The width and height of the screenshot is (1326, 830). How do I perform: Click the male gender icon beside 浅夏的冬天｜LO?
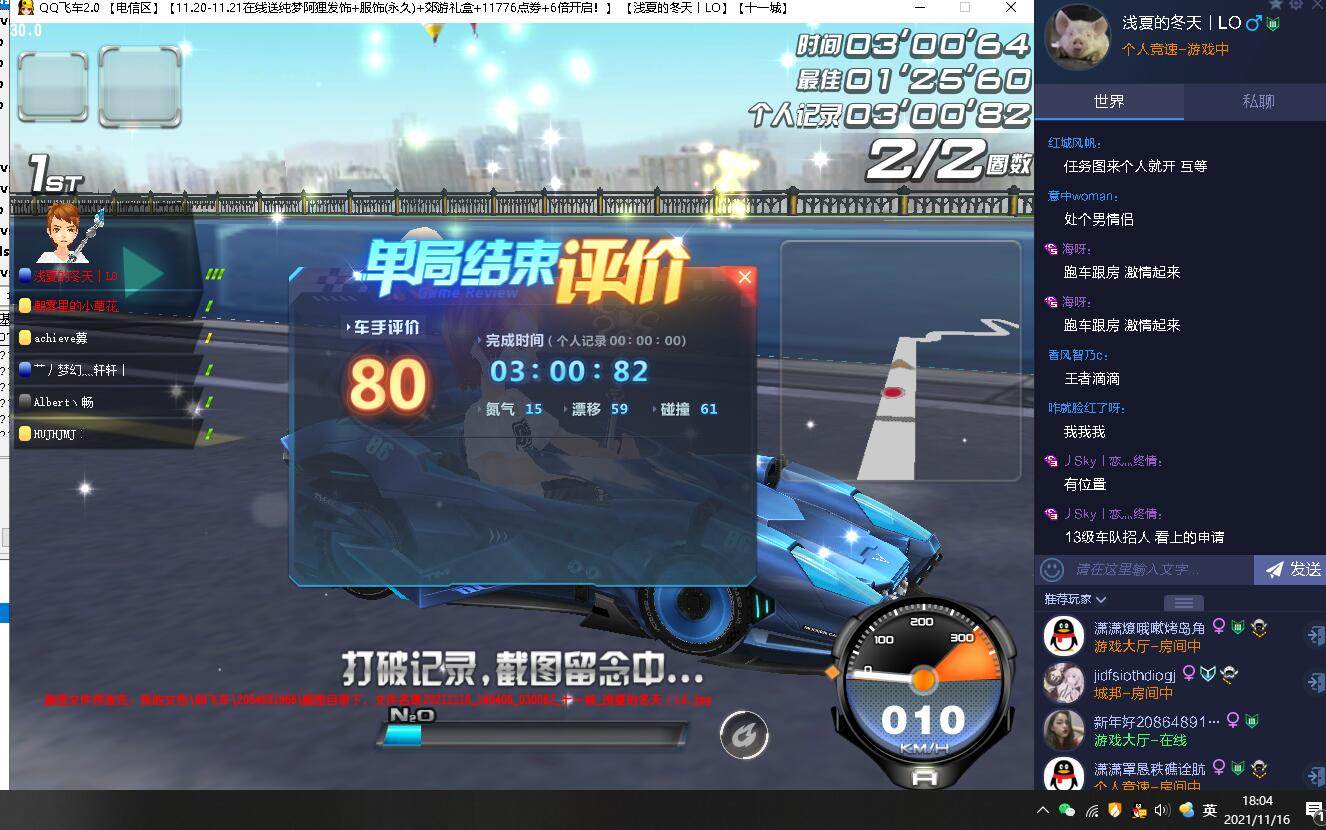click(x=1252, y=22)
